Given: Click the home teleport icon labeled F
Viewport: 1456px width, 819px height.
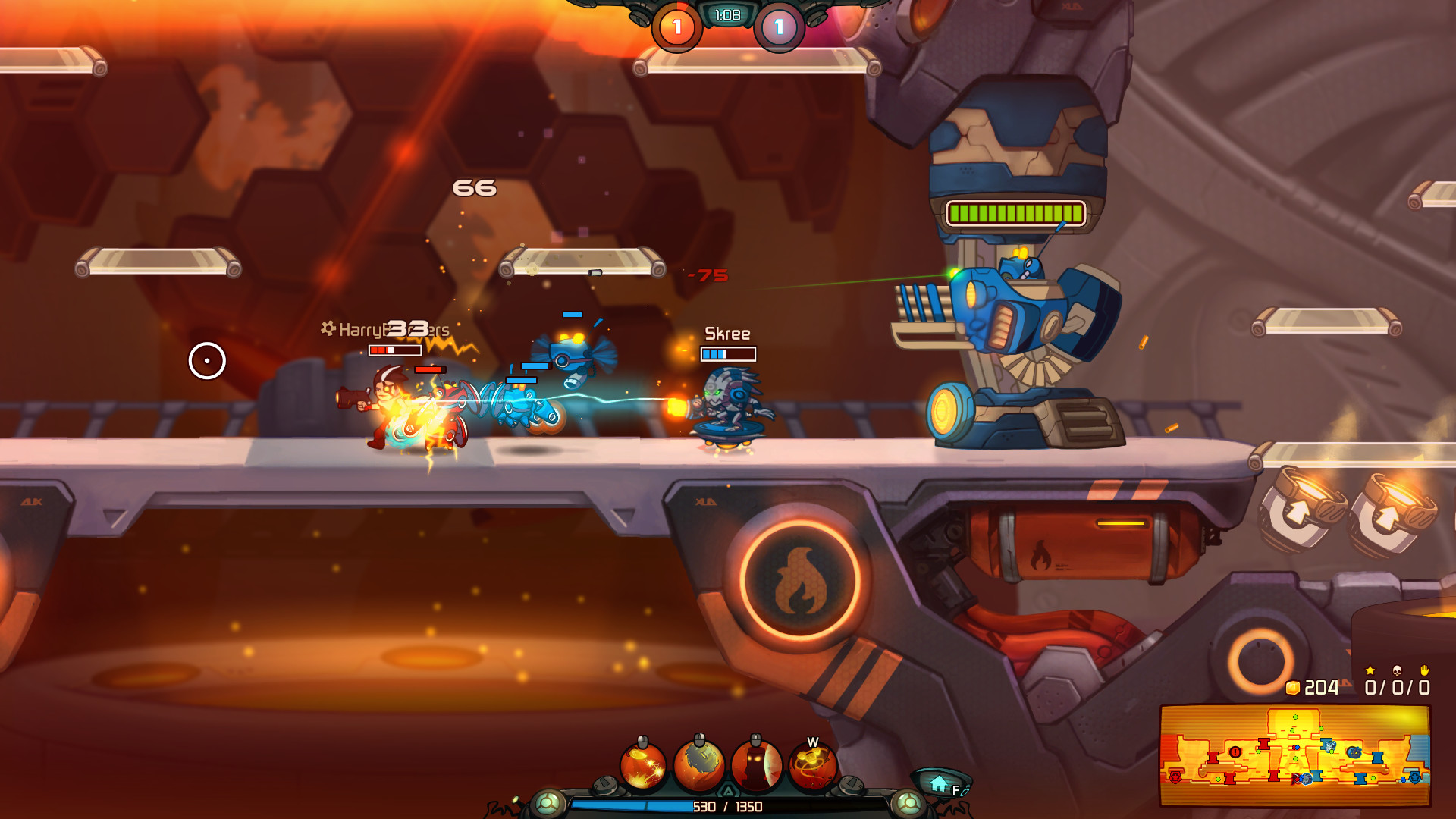Looking at the screenshot, I should [x=938, y=783].
